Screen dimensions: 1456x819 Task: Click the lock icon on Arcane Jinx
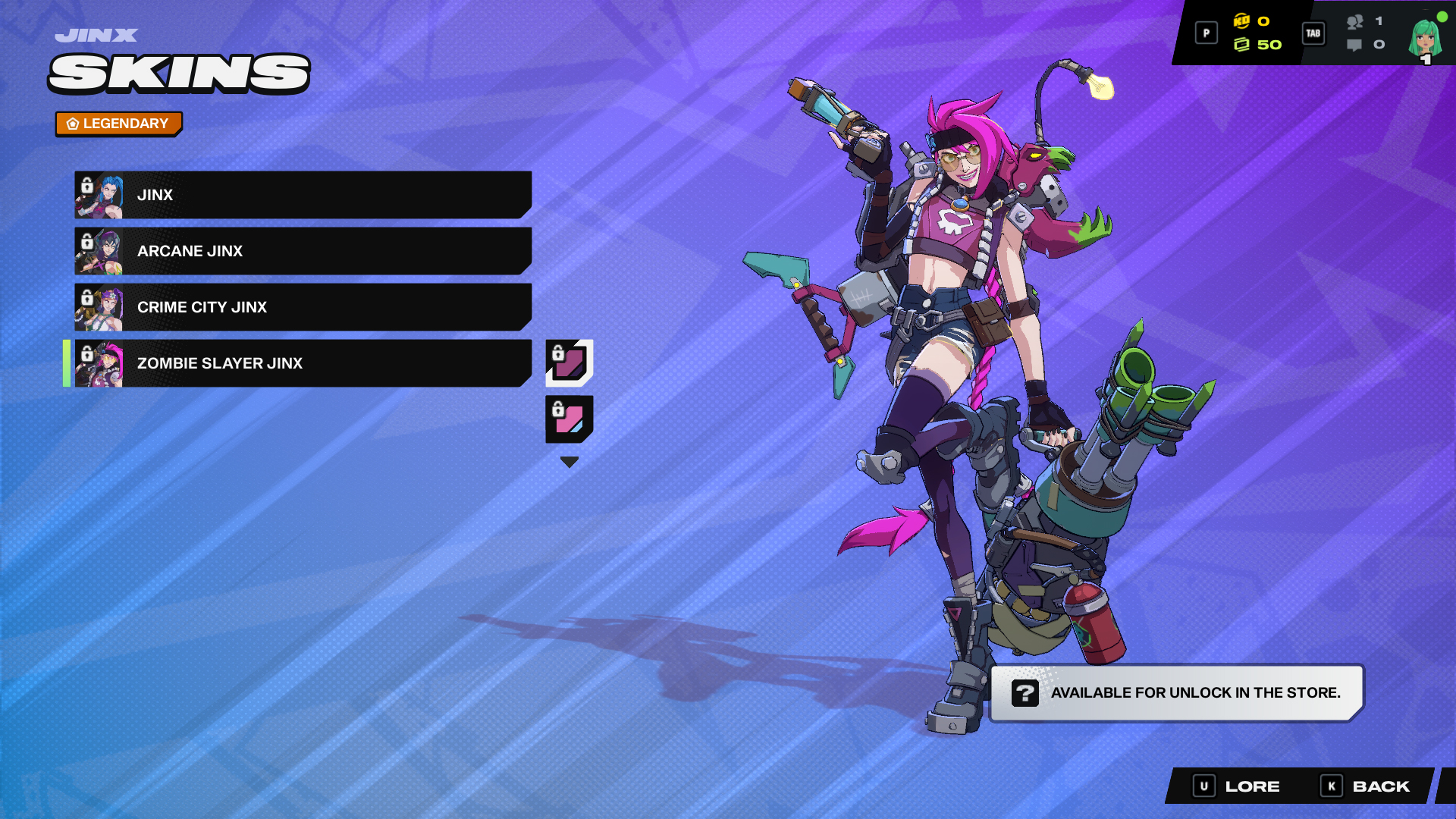pyautogui.click(x=86, y=240)
